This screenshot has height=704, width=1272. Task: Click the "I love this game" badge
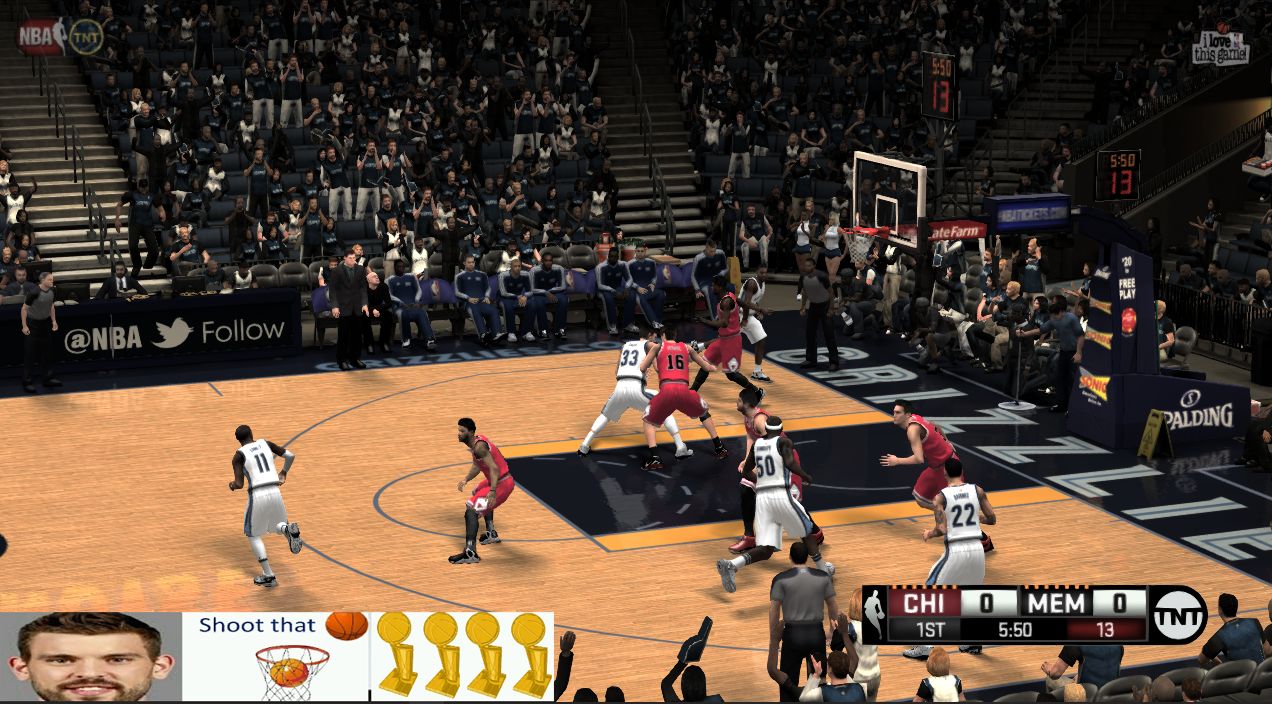pos(1220,47)
